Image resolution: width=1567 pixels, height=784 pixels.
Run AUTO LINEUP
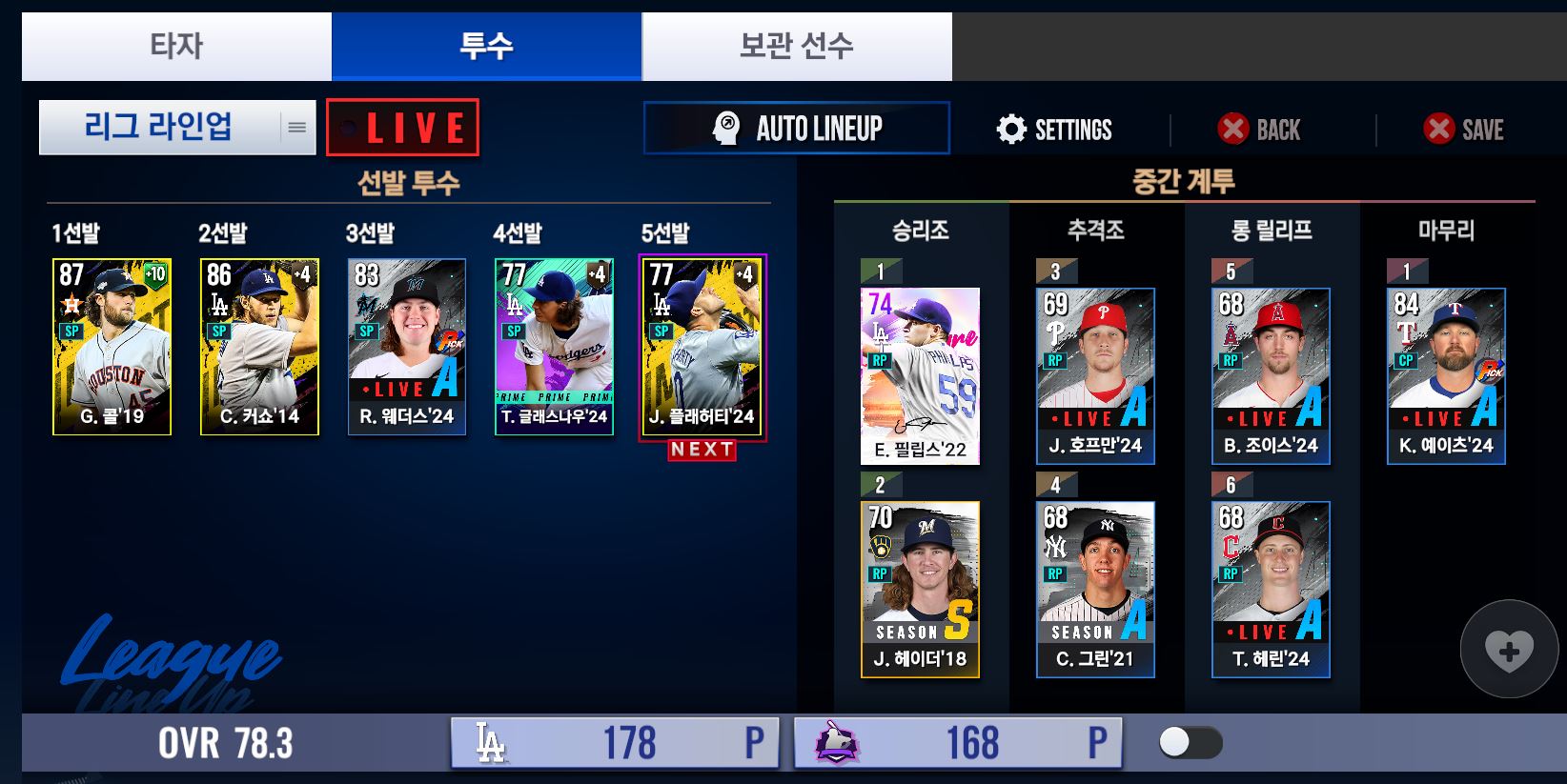pyautogui.click(x=797, y=128)
